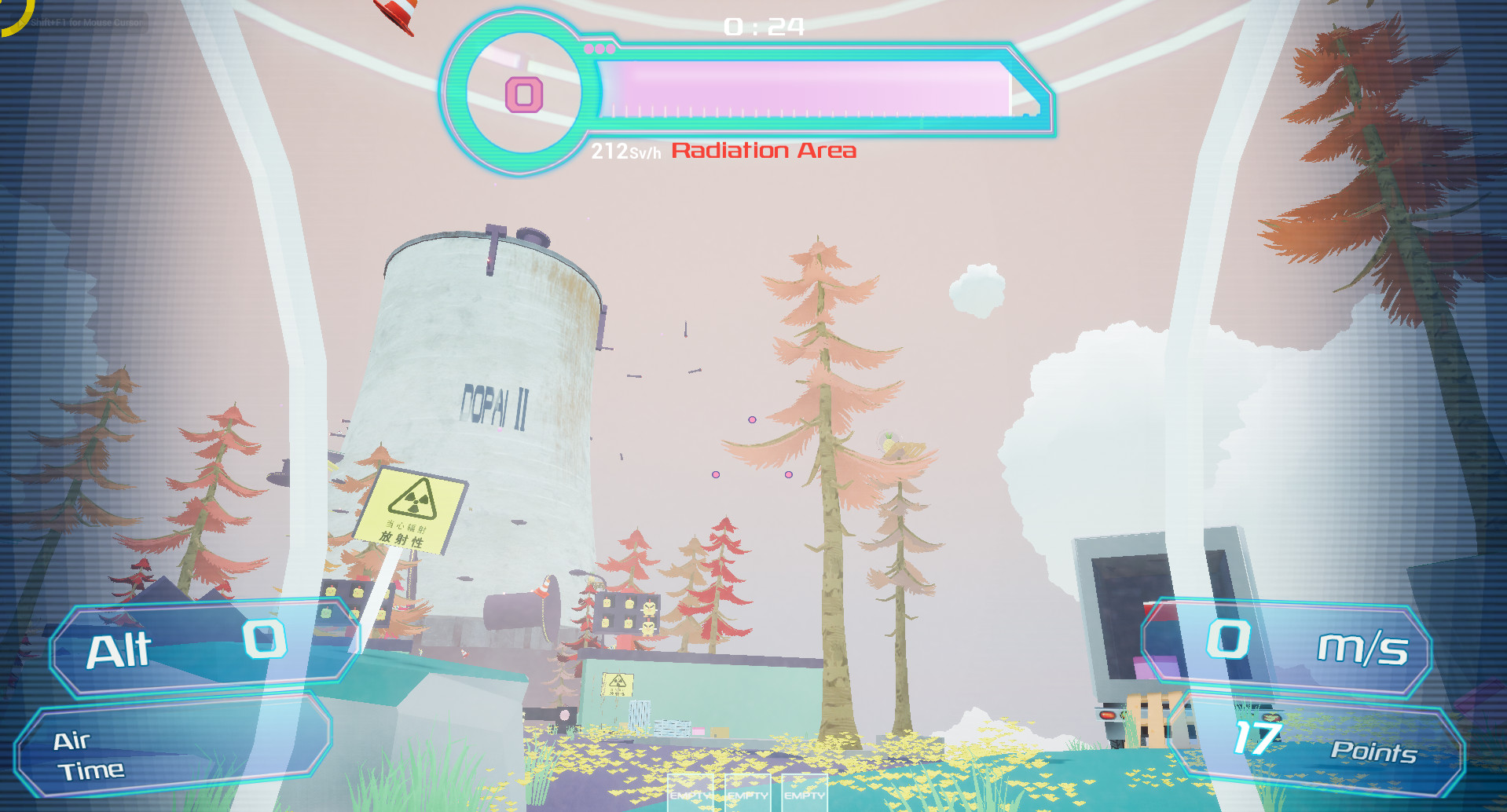Click the Alt label text
This screenshot has height=812, width=1507.
(119, 650)
